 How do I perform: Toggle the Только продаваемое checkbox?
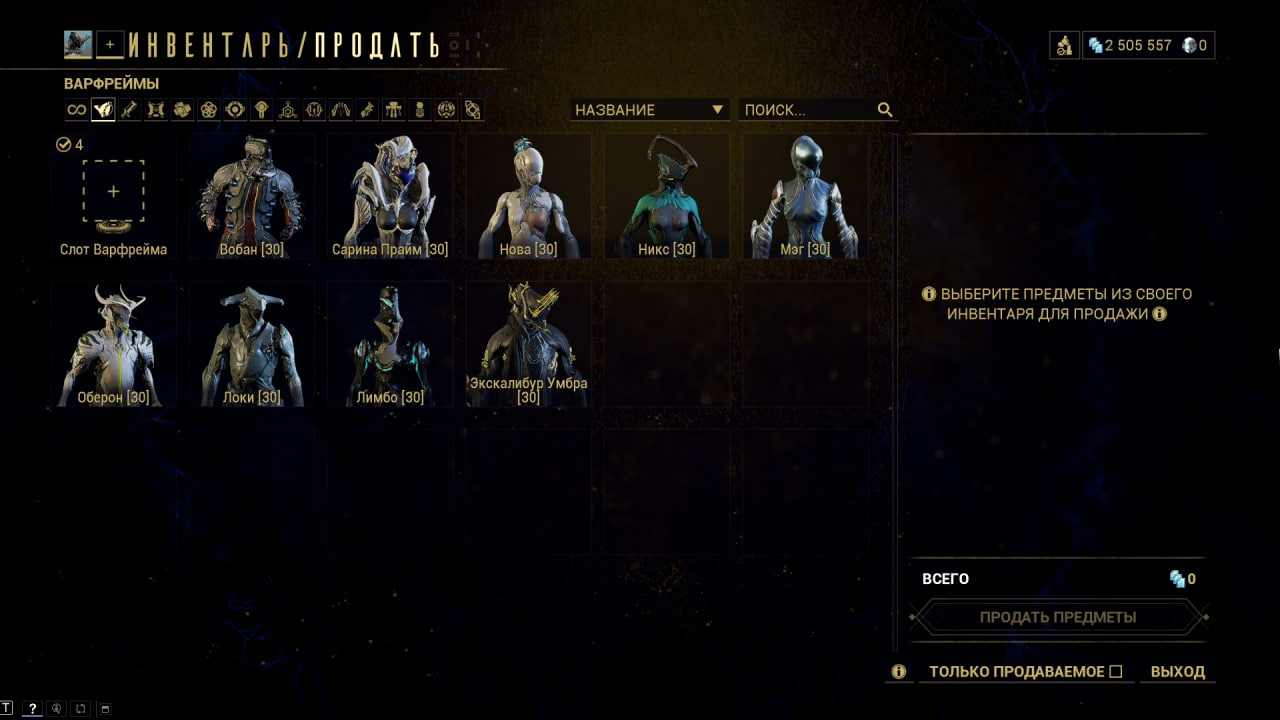click(1116, 672)
